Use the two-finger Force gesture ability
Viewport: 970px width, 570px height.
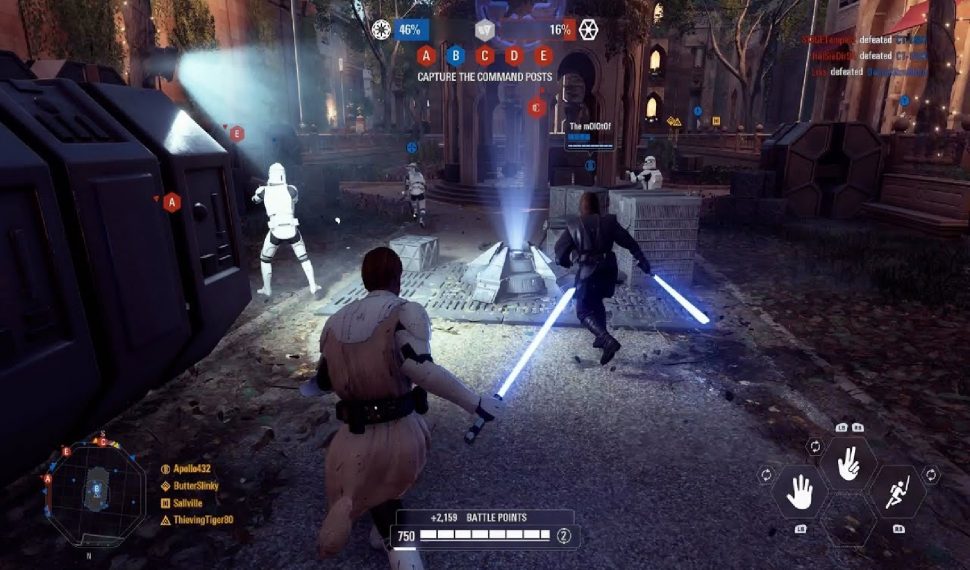click(848, 462)
